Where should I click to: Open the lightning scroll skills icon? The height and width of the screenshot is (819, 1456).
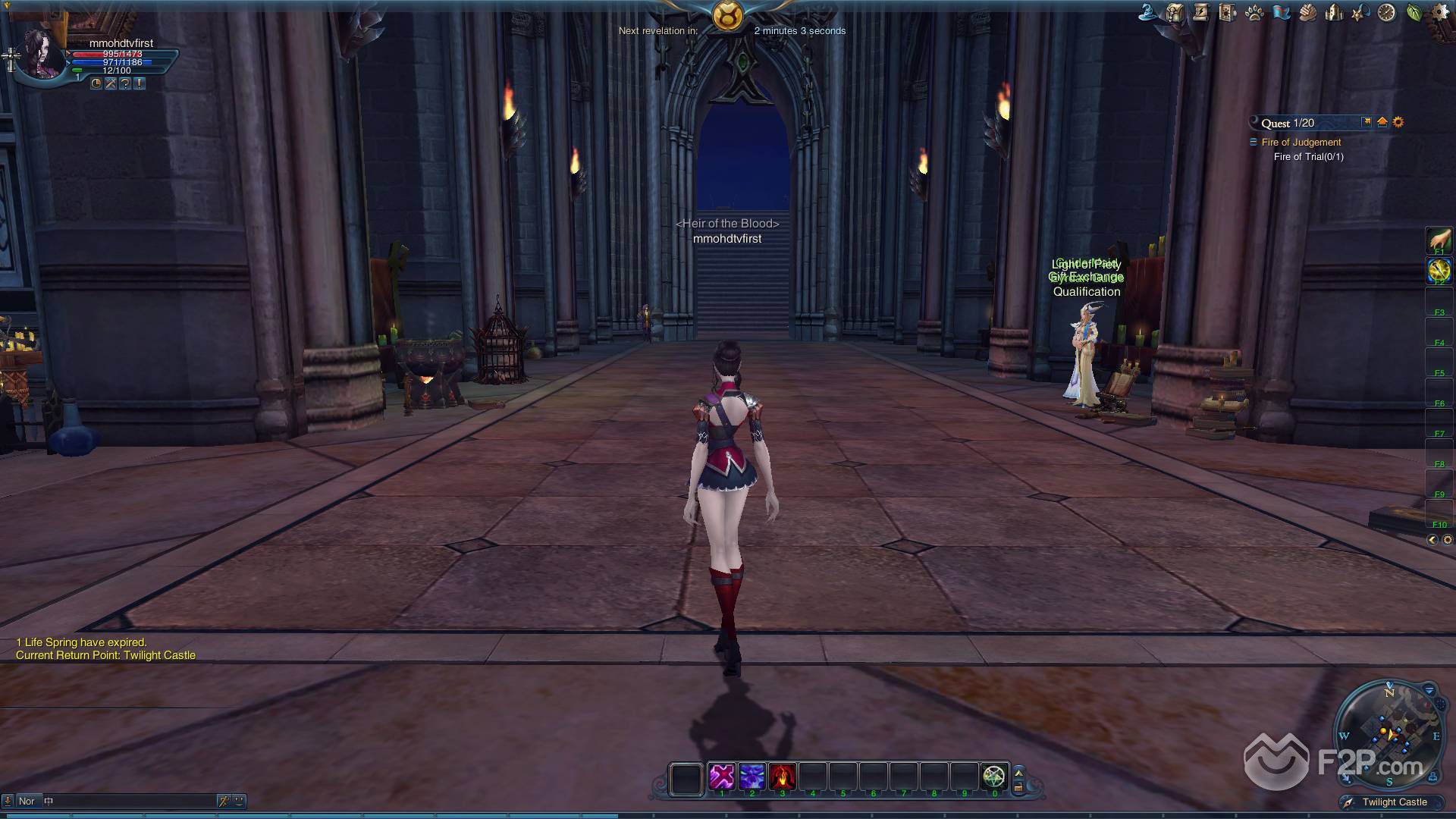point(1201,12)
